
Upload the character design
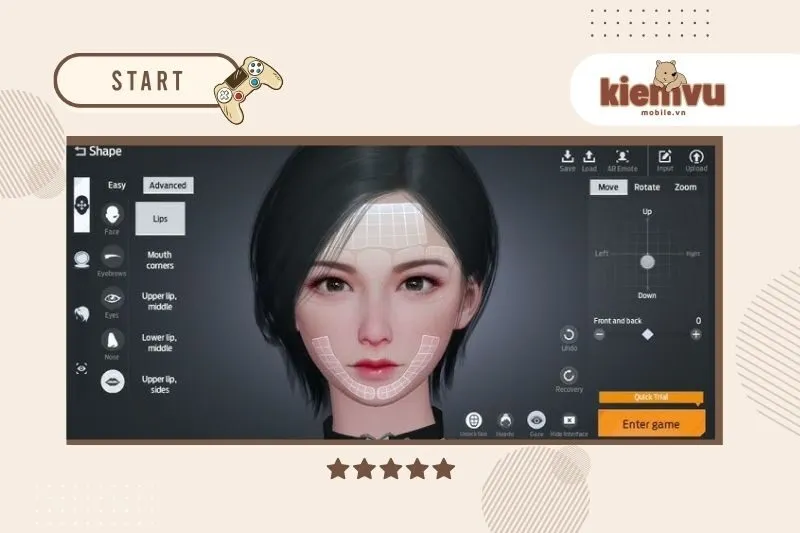(696, 159)
